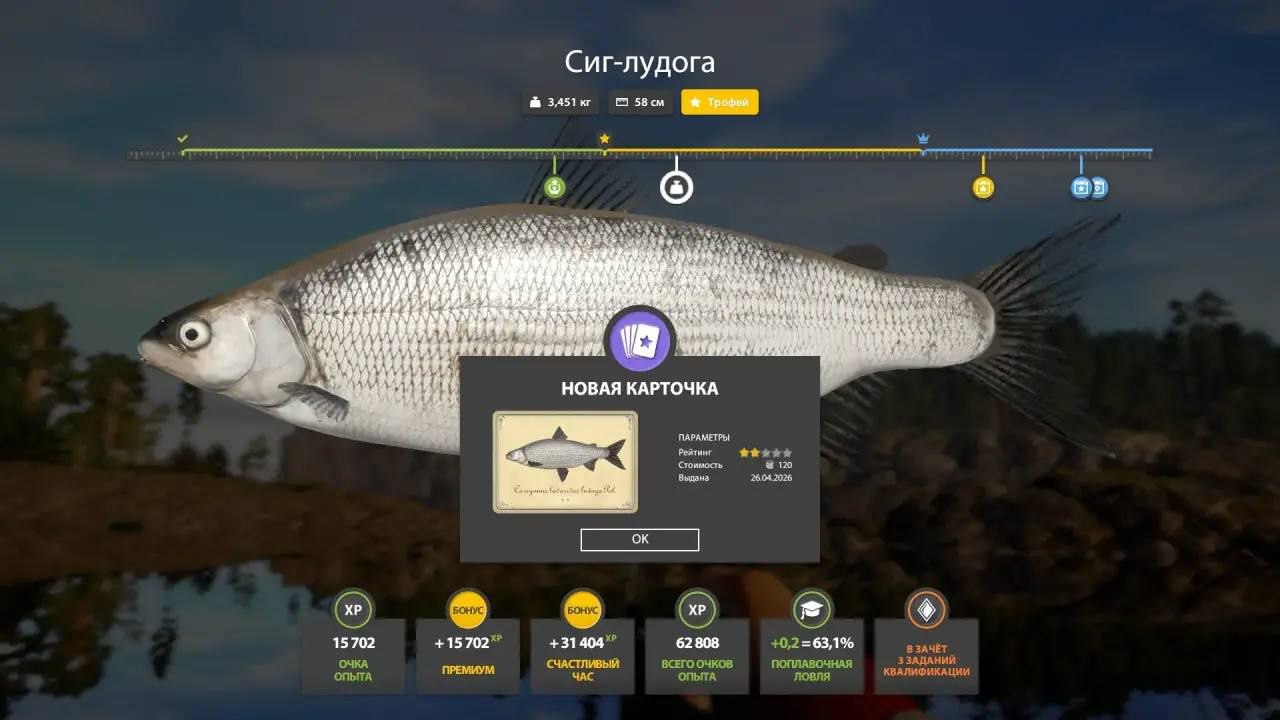Viewport: 1280px width, 720px height.
Task: Click the fish name title Сиг-лудога
Action: [x=639, y=61]
